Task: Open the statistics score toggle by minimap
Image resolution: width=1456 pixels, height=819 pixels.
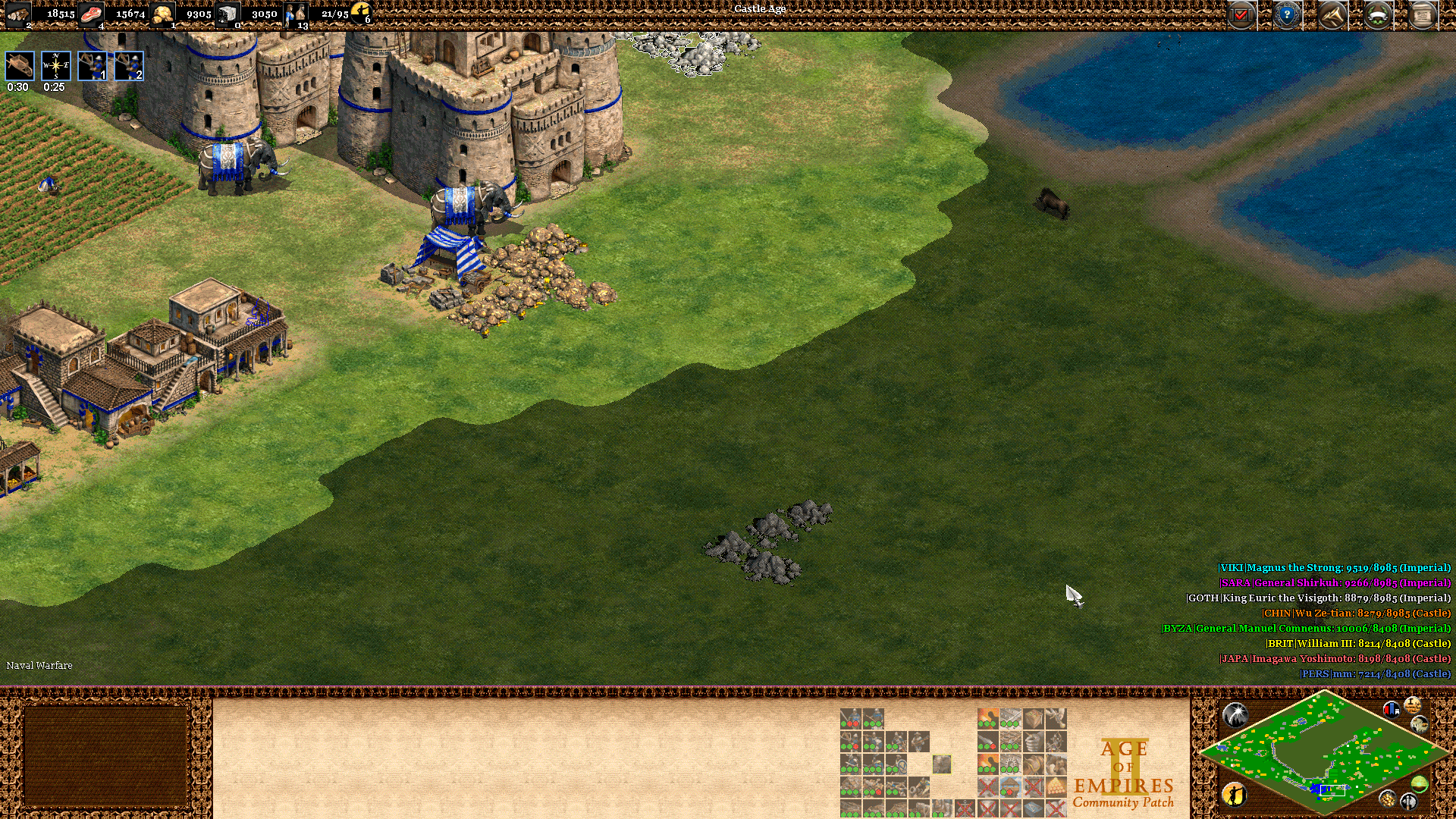Action: pyautogui.click(x=1412, y=704)
